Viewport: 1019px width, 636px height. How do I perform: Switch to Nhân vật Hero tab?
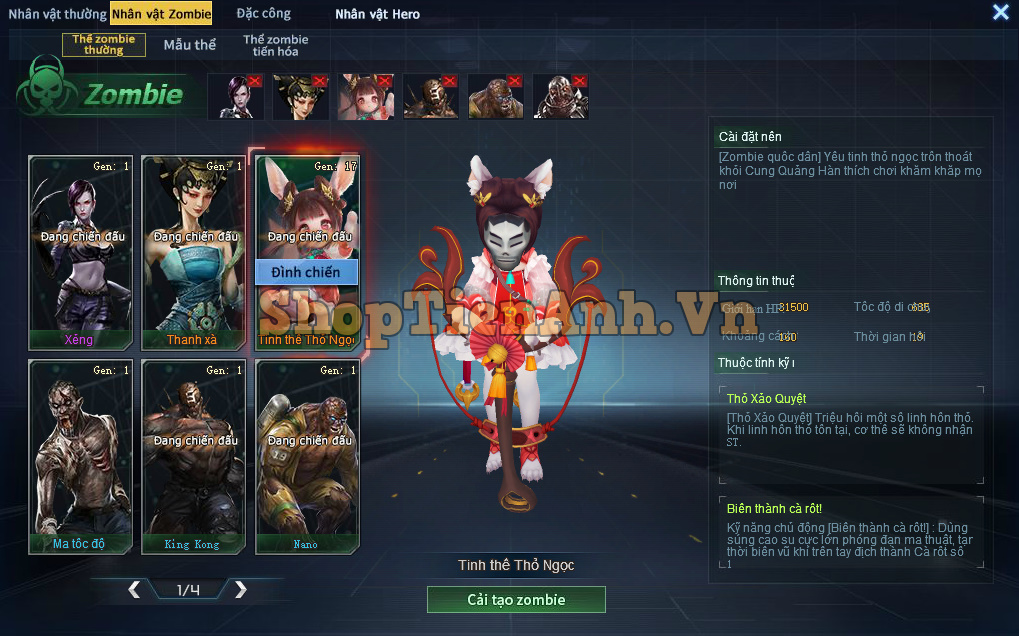point(377,14)
